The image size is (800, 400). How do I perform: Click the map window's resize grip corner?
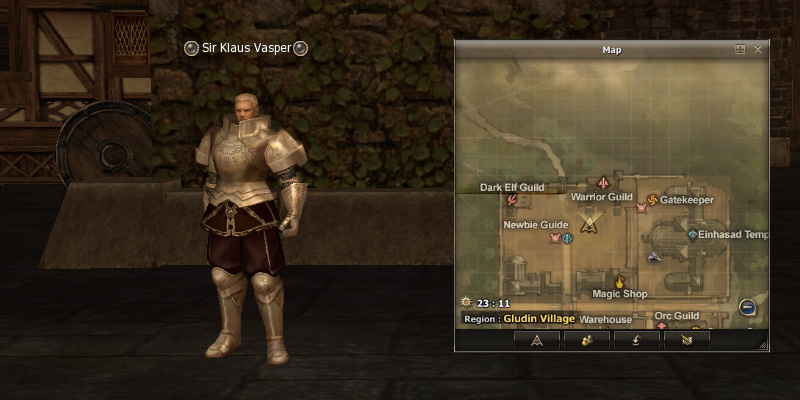764,345
